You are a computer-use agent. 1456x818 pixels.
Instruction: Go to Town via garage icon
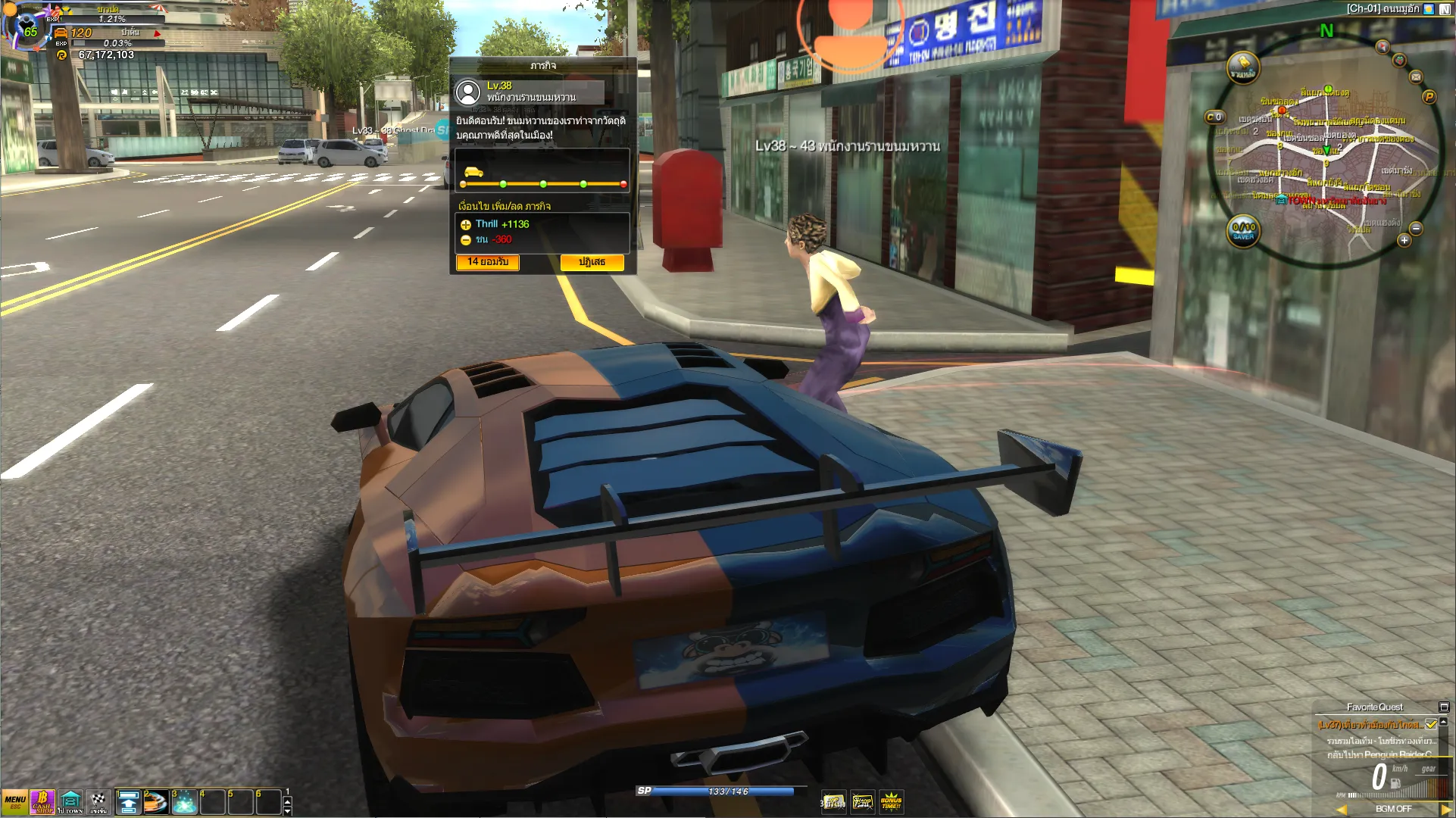(70, 802)
